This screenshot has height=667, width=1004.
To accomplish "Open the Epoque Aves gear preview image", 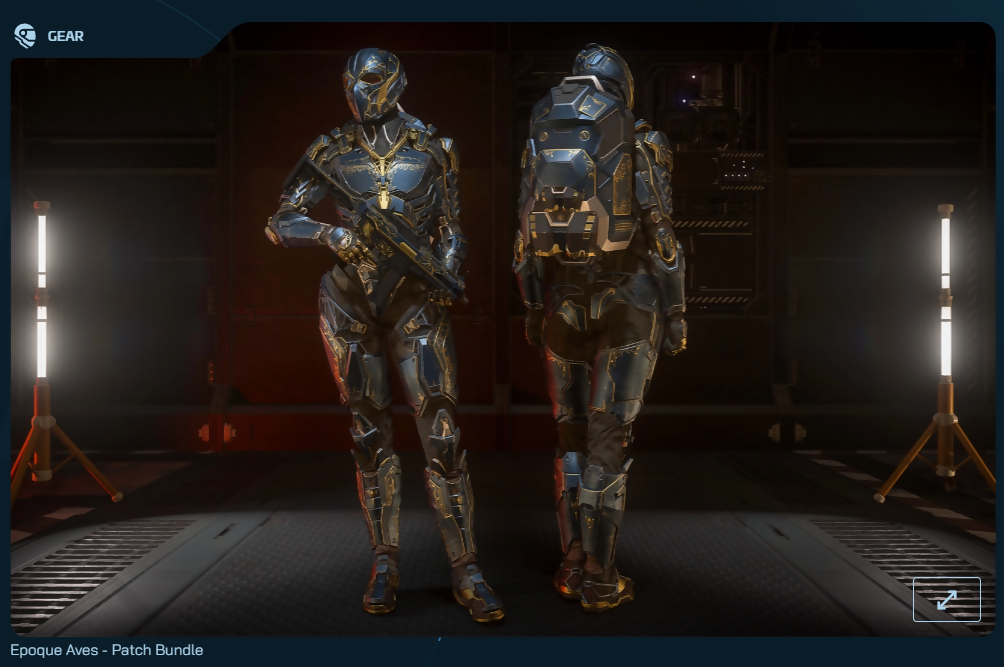I will [500, 330].
